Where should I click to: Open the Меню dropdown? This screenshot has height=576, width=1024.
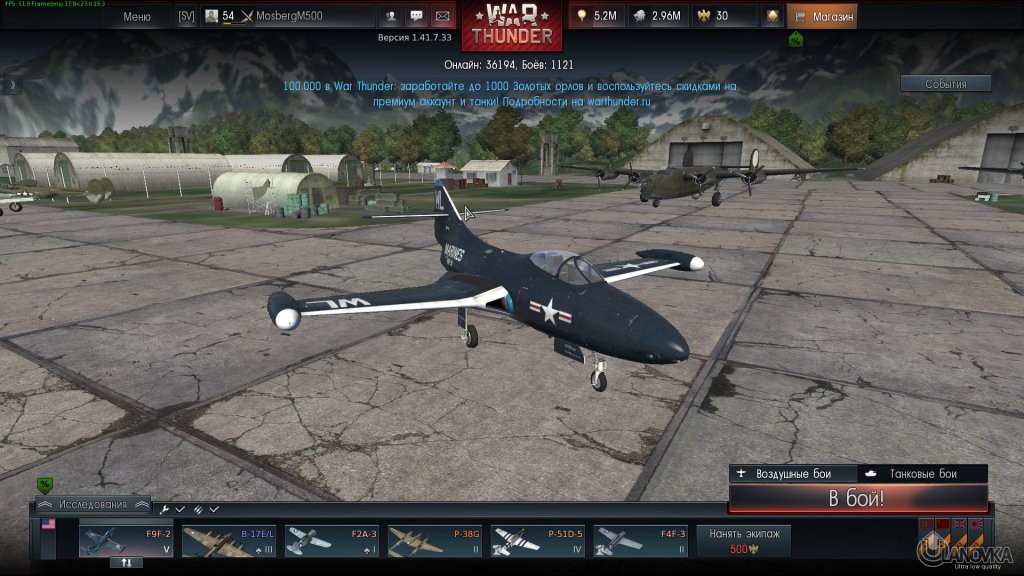point(137,16)
